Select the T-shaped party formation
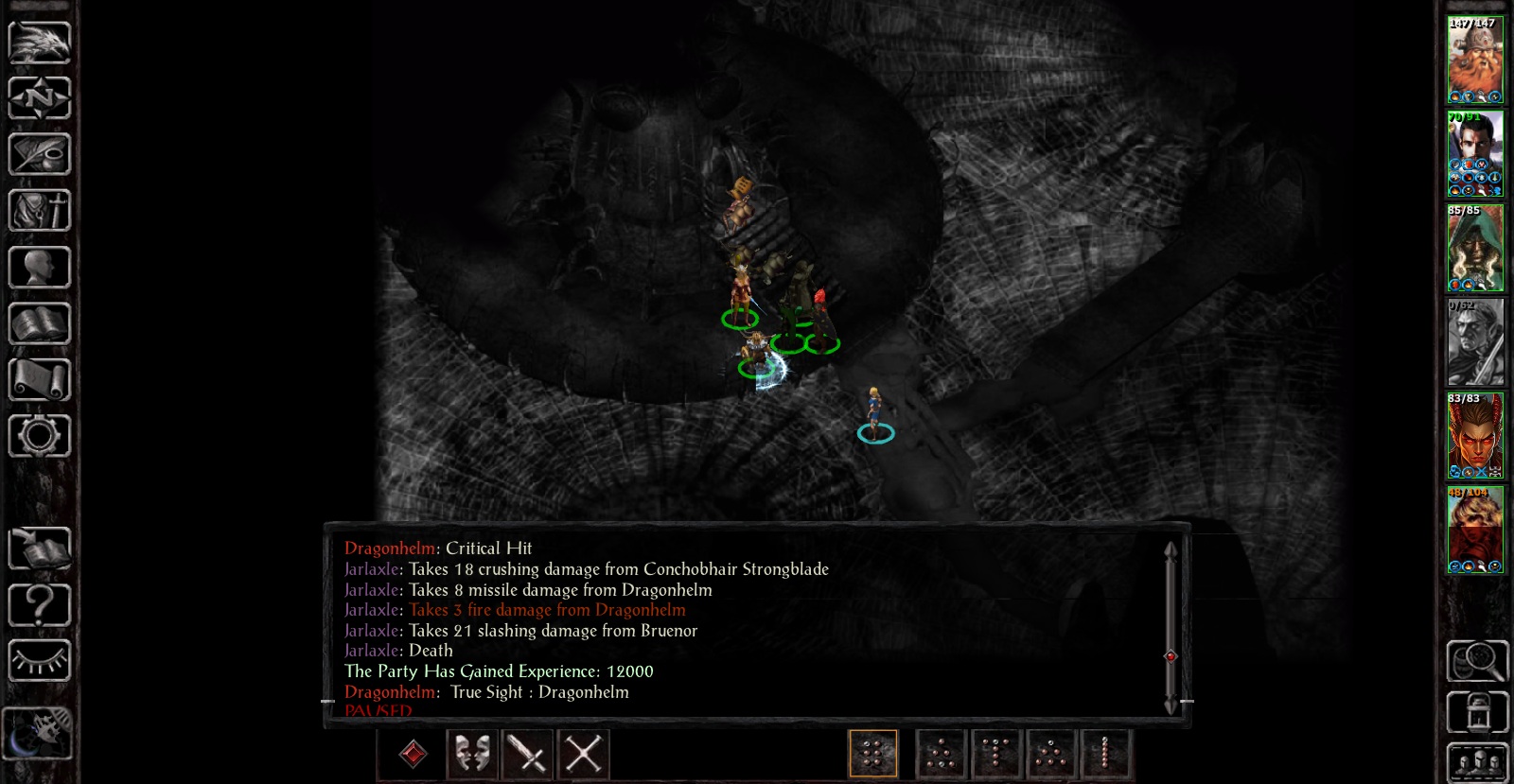Viewport: 1514px width, 784px height. 995,754
